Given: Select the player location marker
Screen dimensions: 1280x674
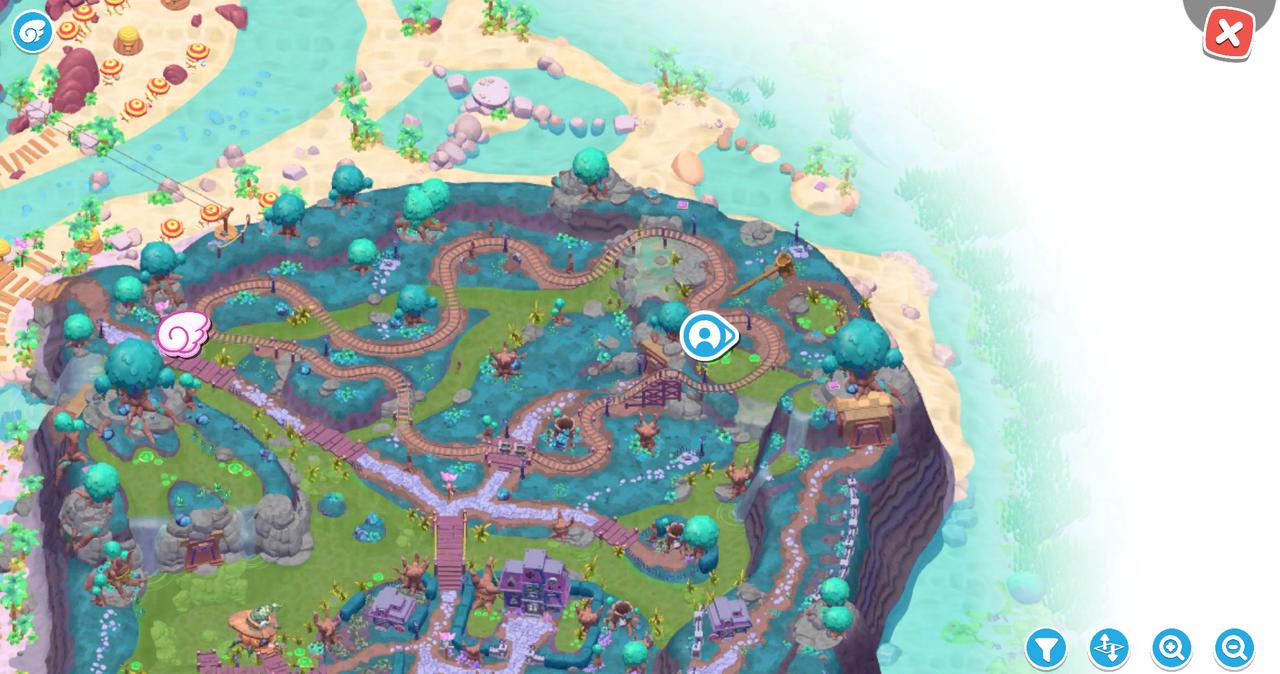Looking at the screenshot, I should pyautogui.click(x=706, y=336).
